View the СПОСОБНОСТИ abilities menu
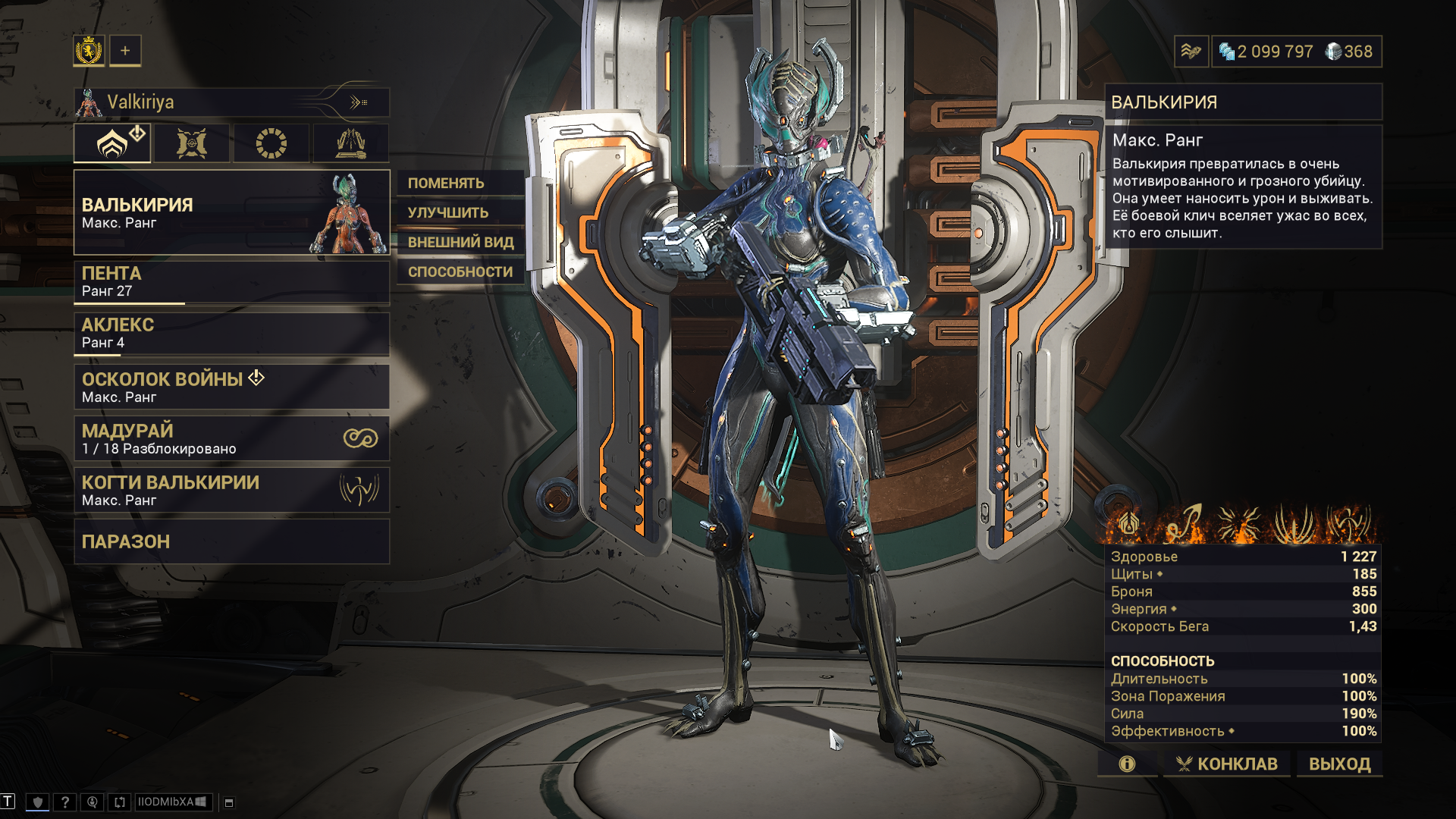Image resolution: width=1456 pixels, height=819 pixels. pyautogui.click(x=460, y=271)
